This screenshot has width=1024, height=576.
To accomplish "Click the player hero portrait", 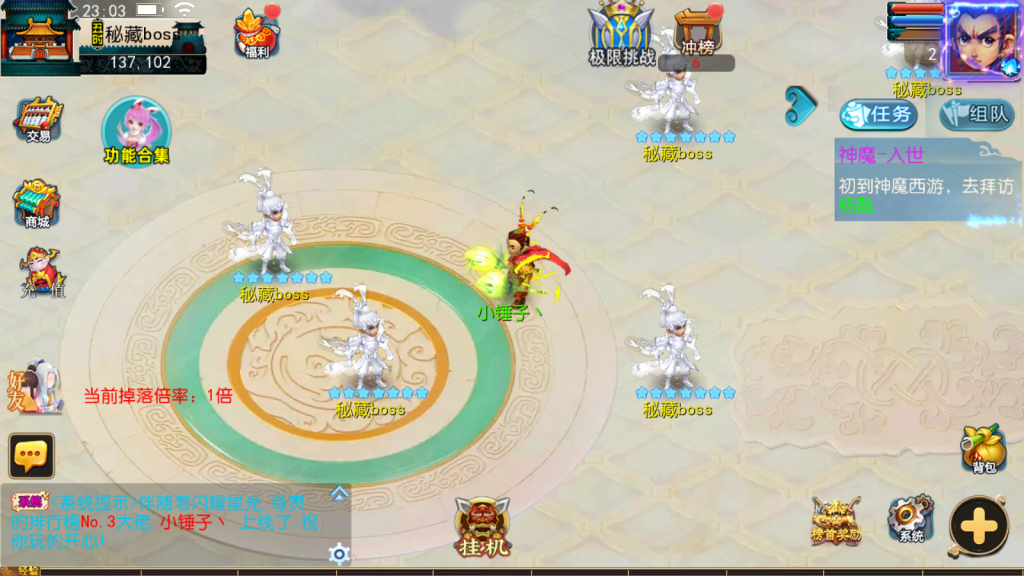I will coord(981,38).
